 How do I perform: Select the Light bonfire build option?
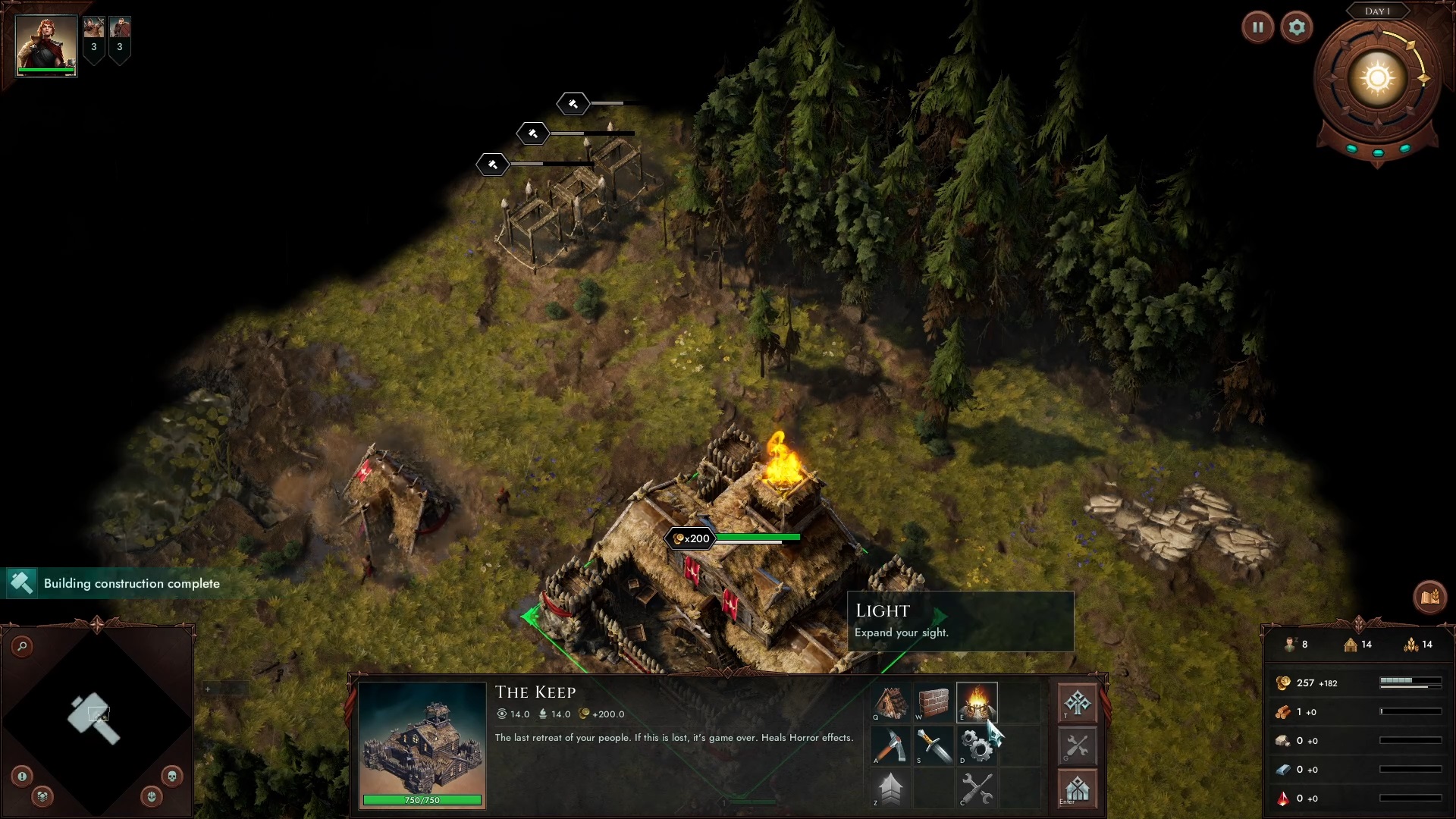pyautogui.click(x=977, y=703)
